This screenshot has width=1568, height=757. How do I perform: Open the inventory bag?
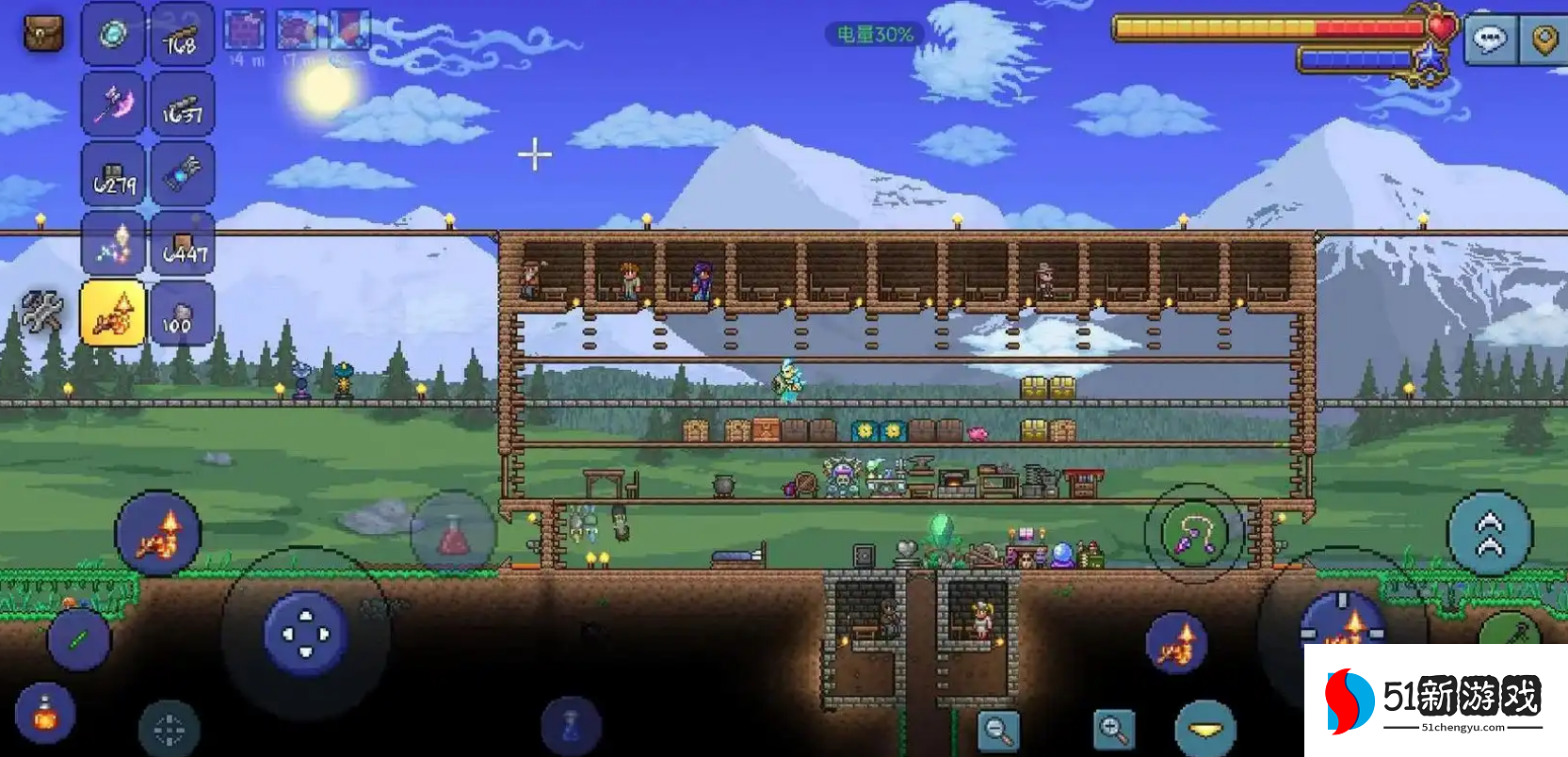point(42,35)
